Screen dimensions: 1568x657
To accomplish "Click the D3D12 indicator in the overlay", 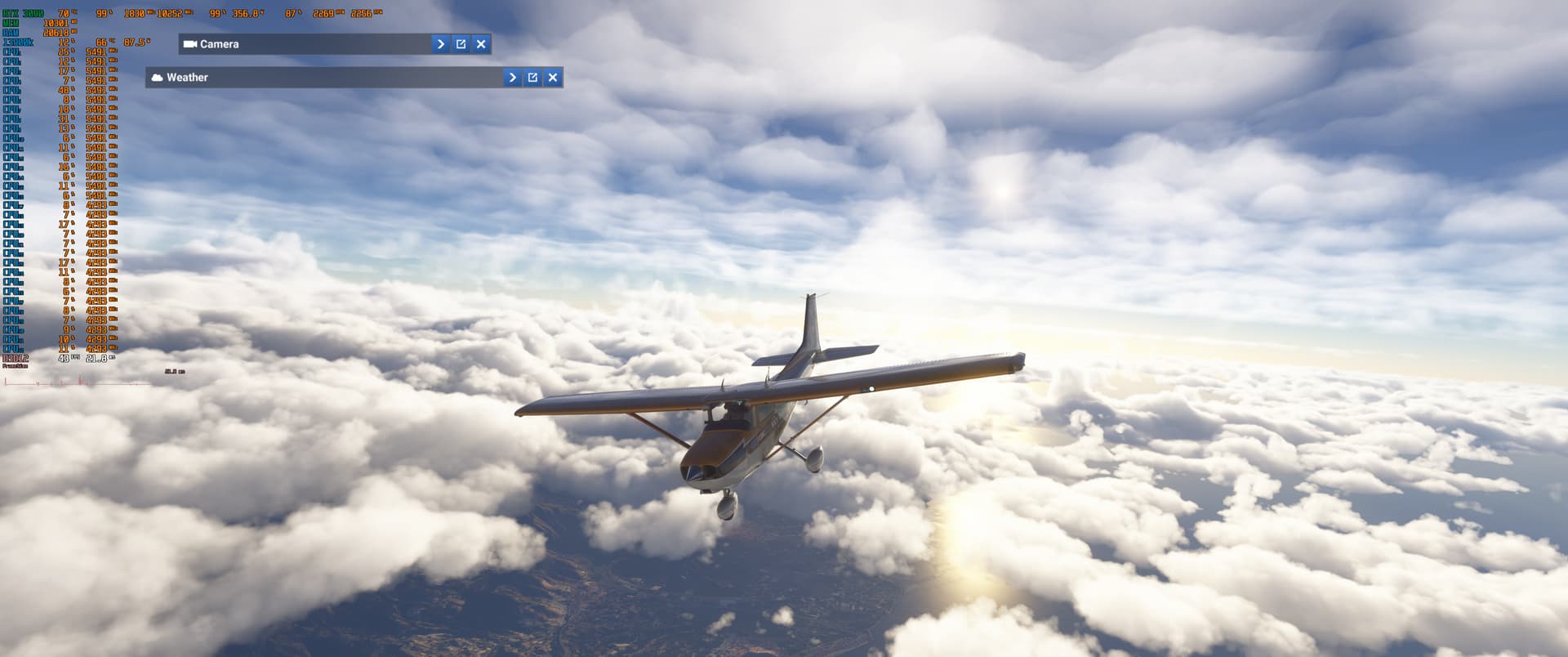I will (16, 359).
